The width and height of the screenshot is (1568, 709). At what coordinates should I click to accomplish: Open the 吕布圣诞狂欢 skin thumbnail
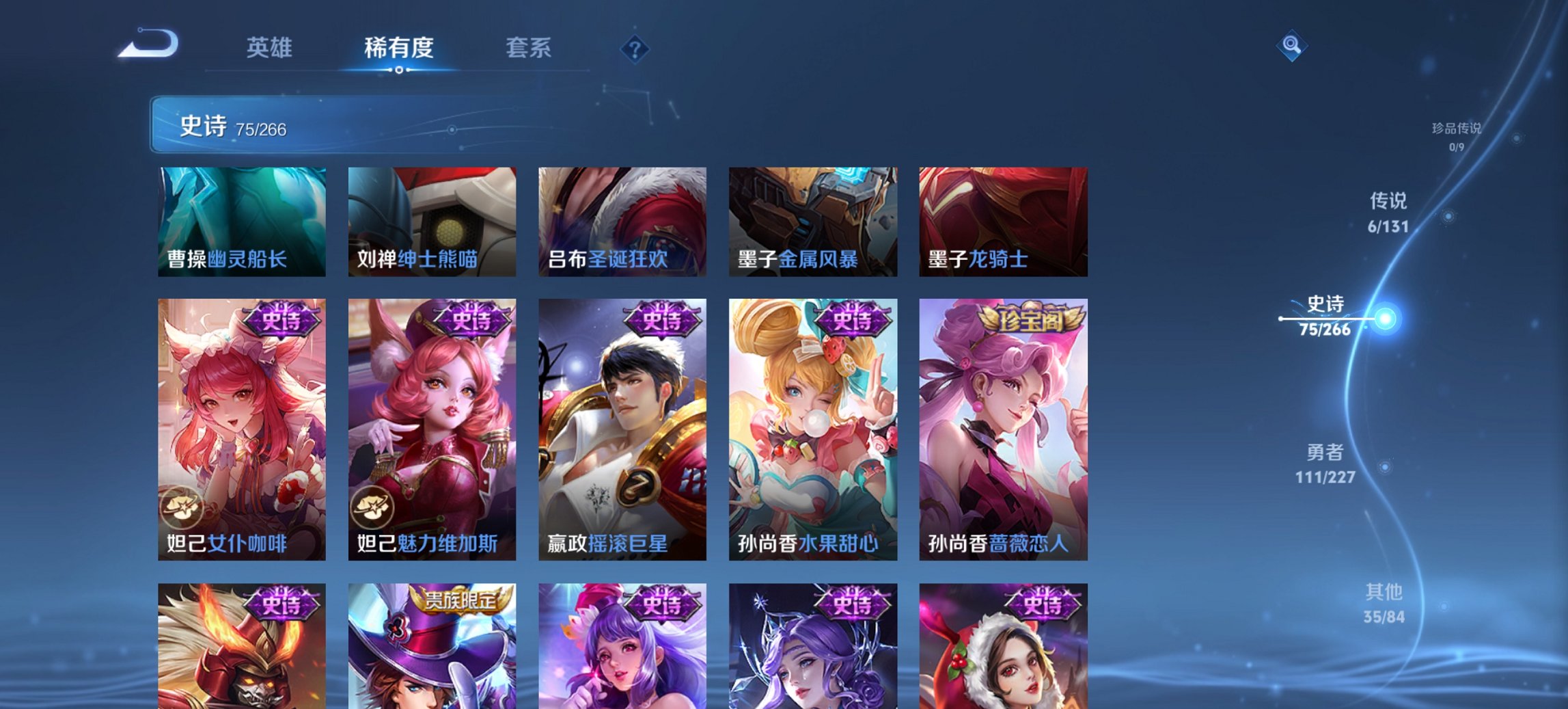tap(623, 220)
